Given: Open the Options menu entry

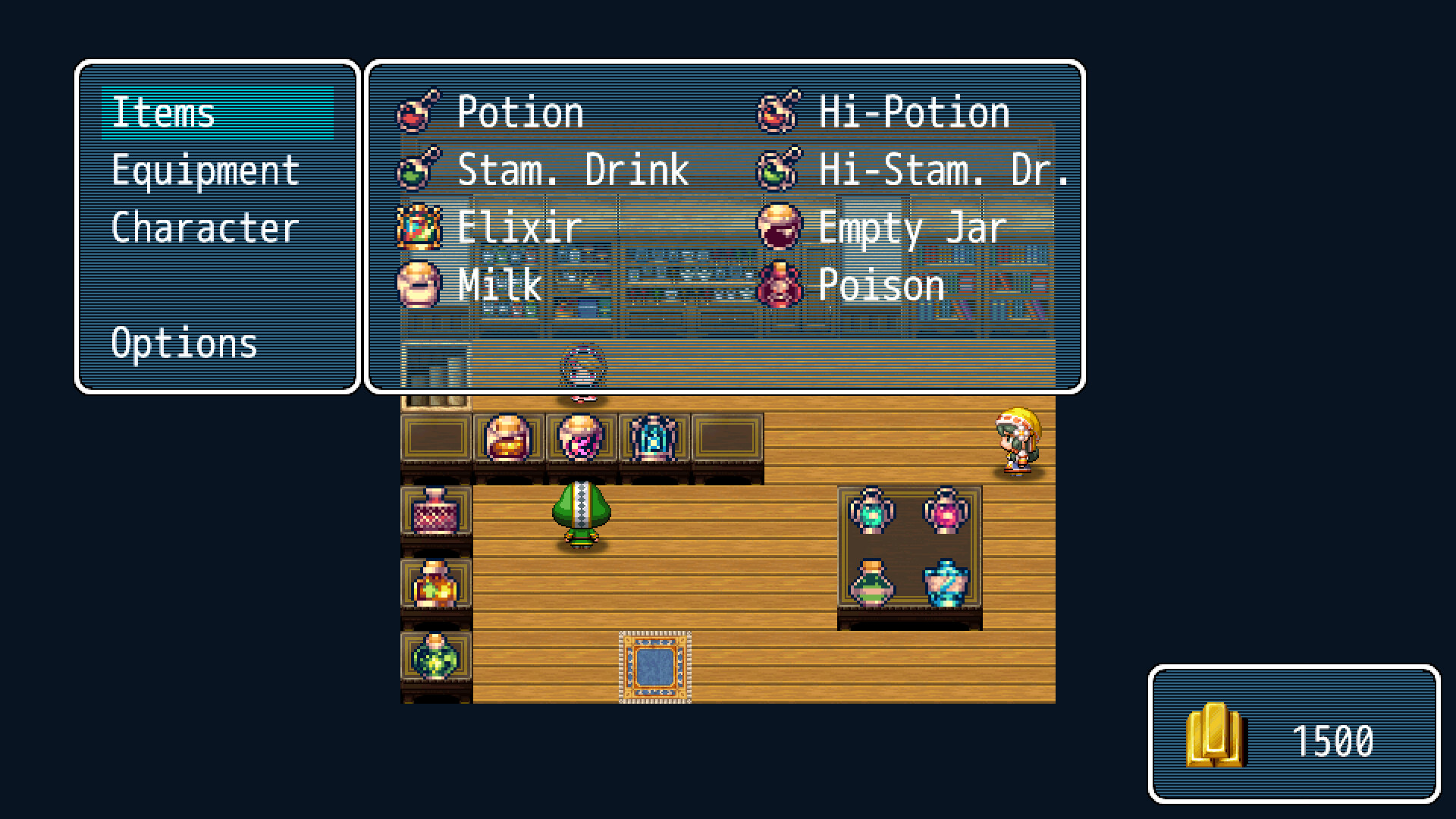Looking at the screenshot, I should [x=184, y=344].
